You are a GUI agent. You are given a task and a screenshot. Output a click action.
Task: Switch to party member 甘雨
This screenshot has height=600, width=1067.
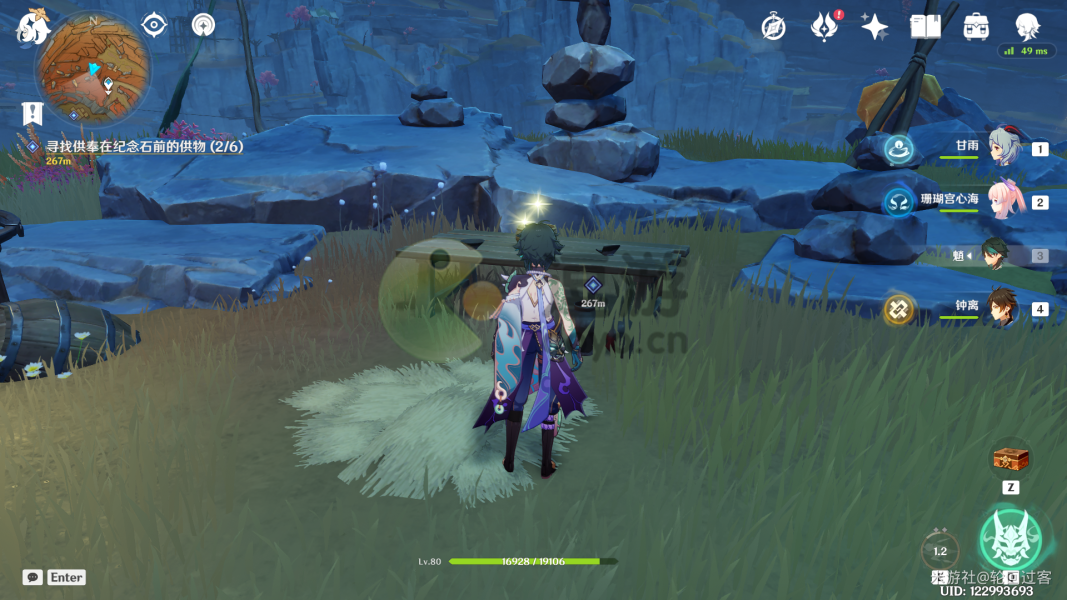pos(1002,147)
